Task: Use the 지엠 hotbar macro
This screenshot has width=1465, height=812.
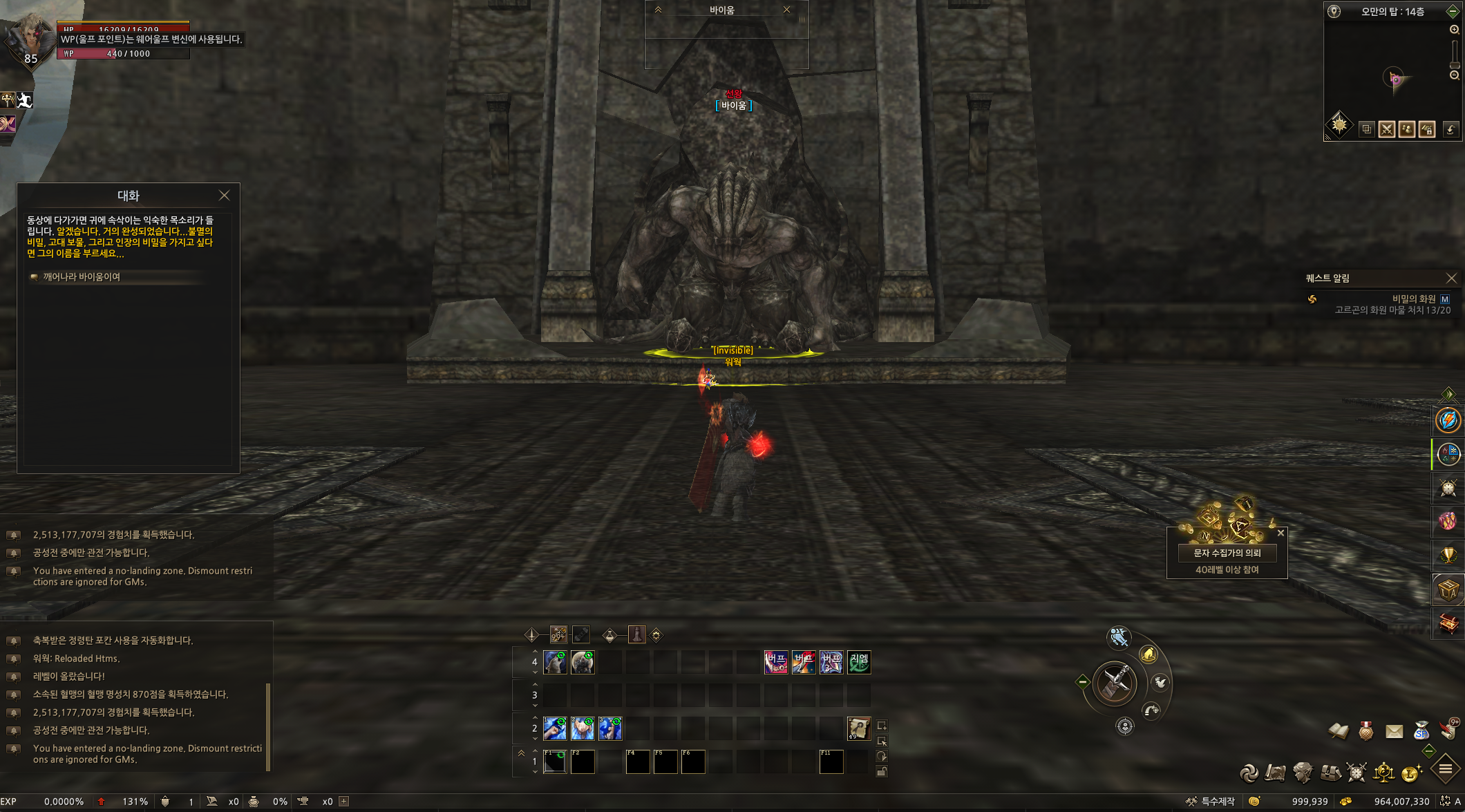Action: 859,662
